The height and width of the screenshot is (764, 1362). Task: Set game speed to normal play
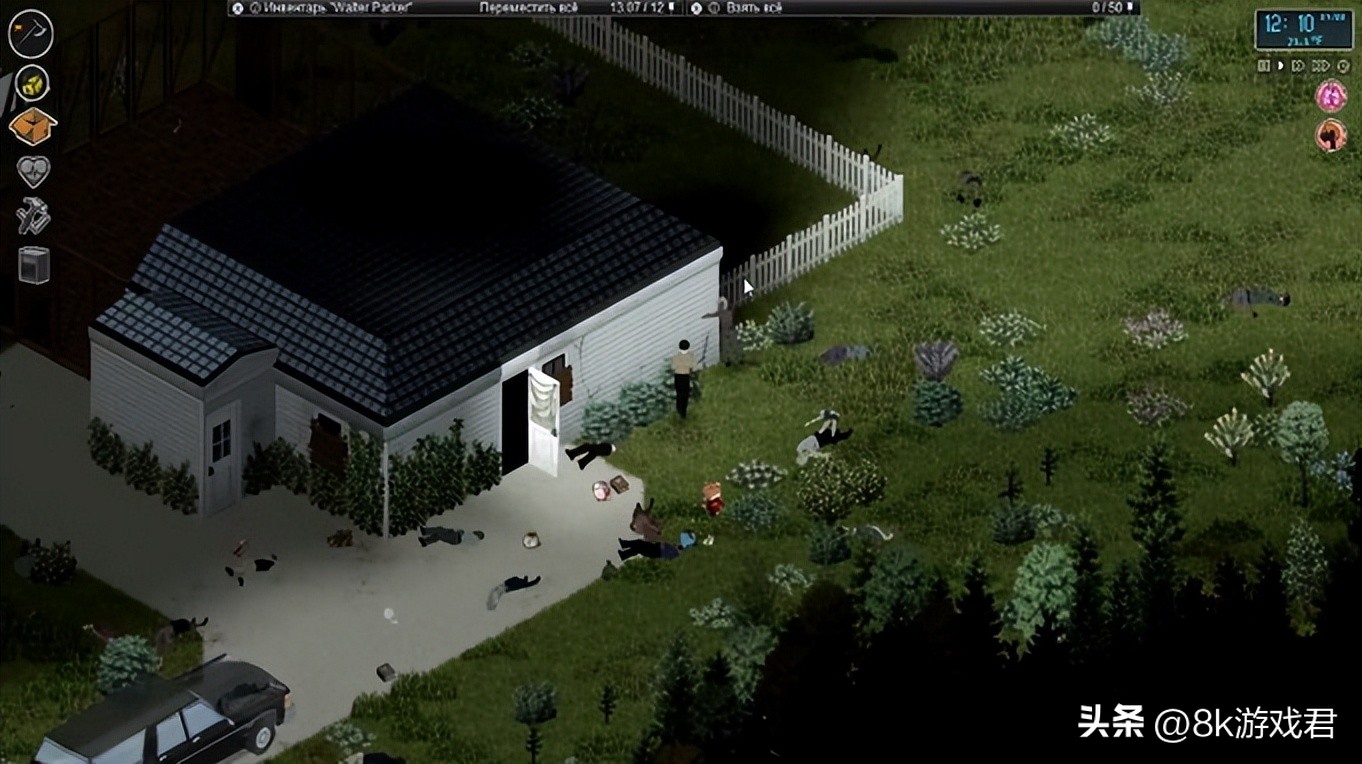1280,66
